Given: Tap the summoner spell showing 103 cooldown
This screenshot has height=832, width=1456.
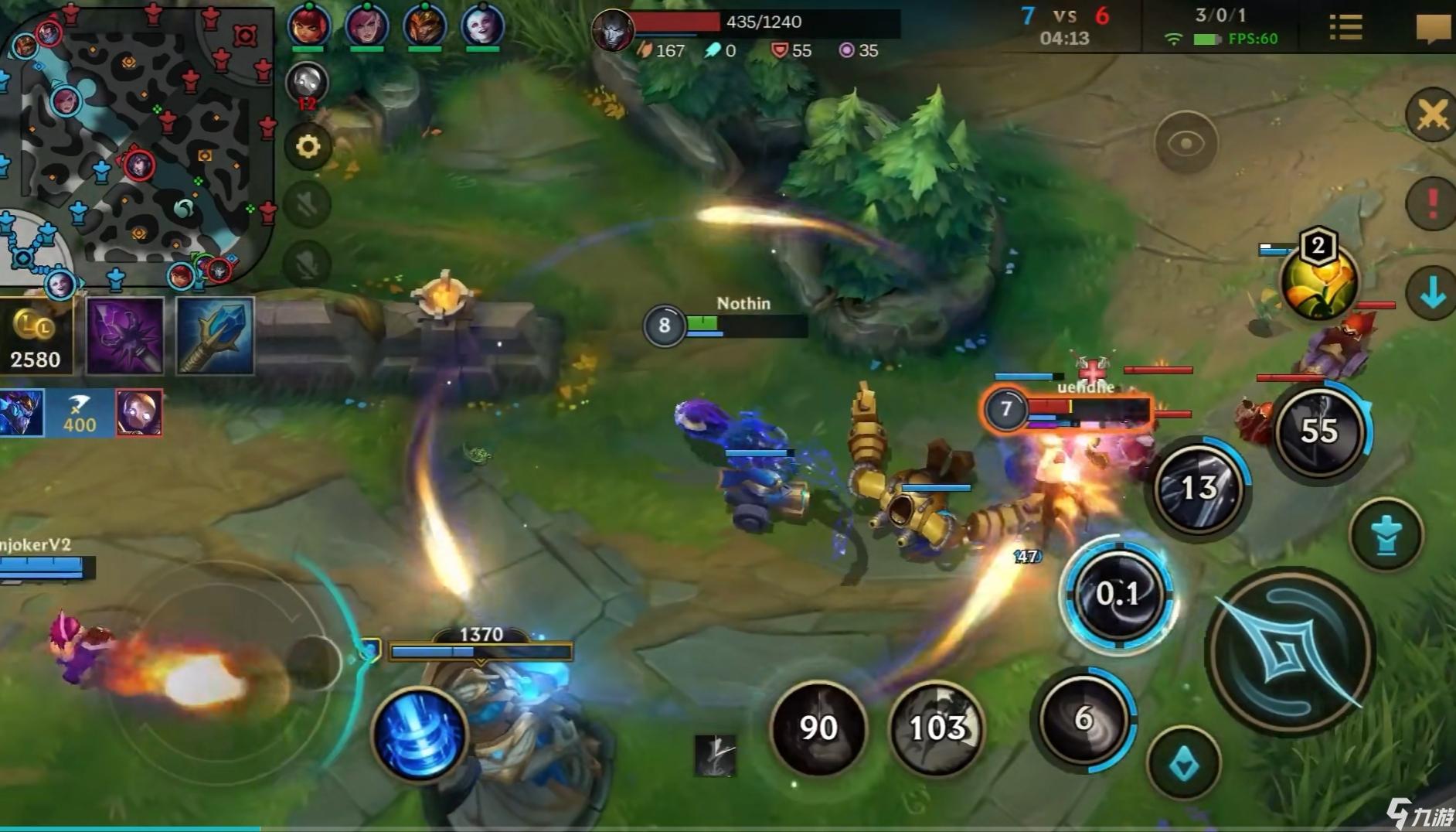Looking at the screenshot, I should click(937, 728).
